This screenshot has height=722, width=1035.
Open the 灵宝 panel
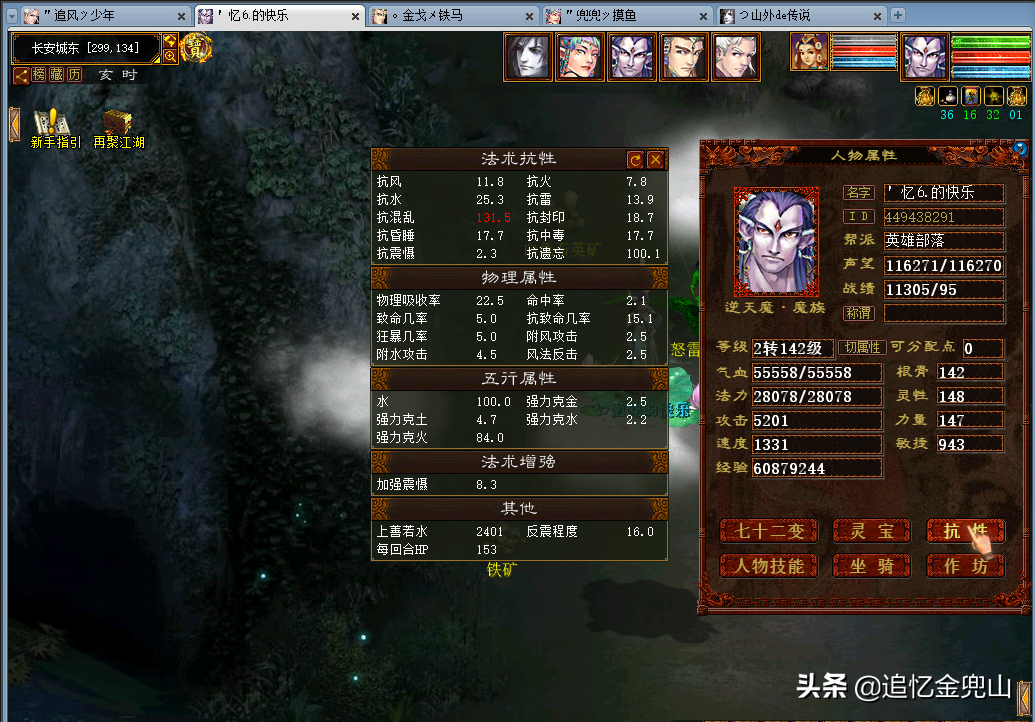point(870,531)
